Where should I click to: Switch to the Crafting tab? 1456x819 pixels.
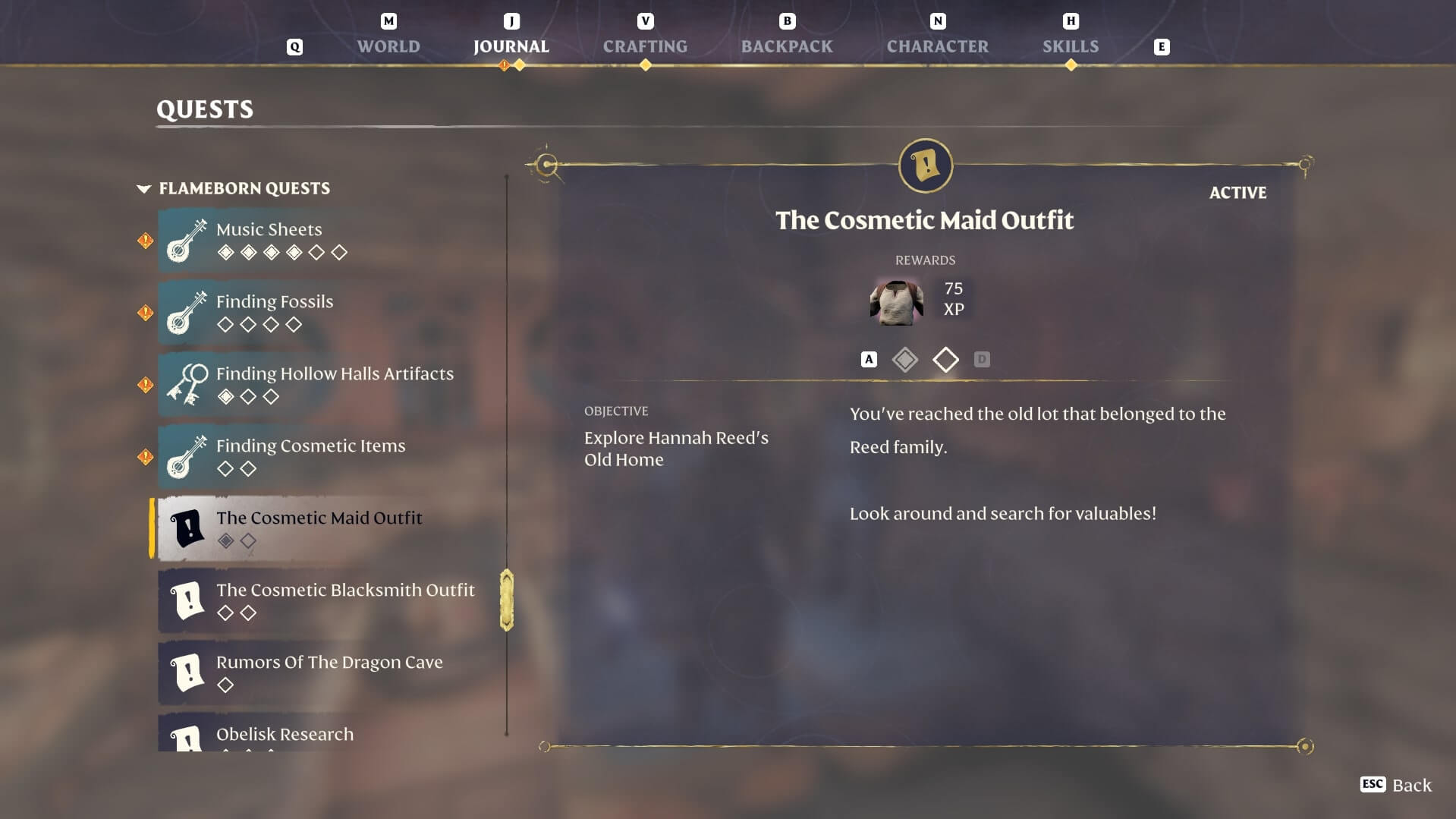645,46
